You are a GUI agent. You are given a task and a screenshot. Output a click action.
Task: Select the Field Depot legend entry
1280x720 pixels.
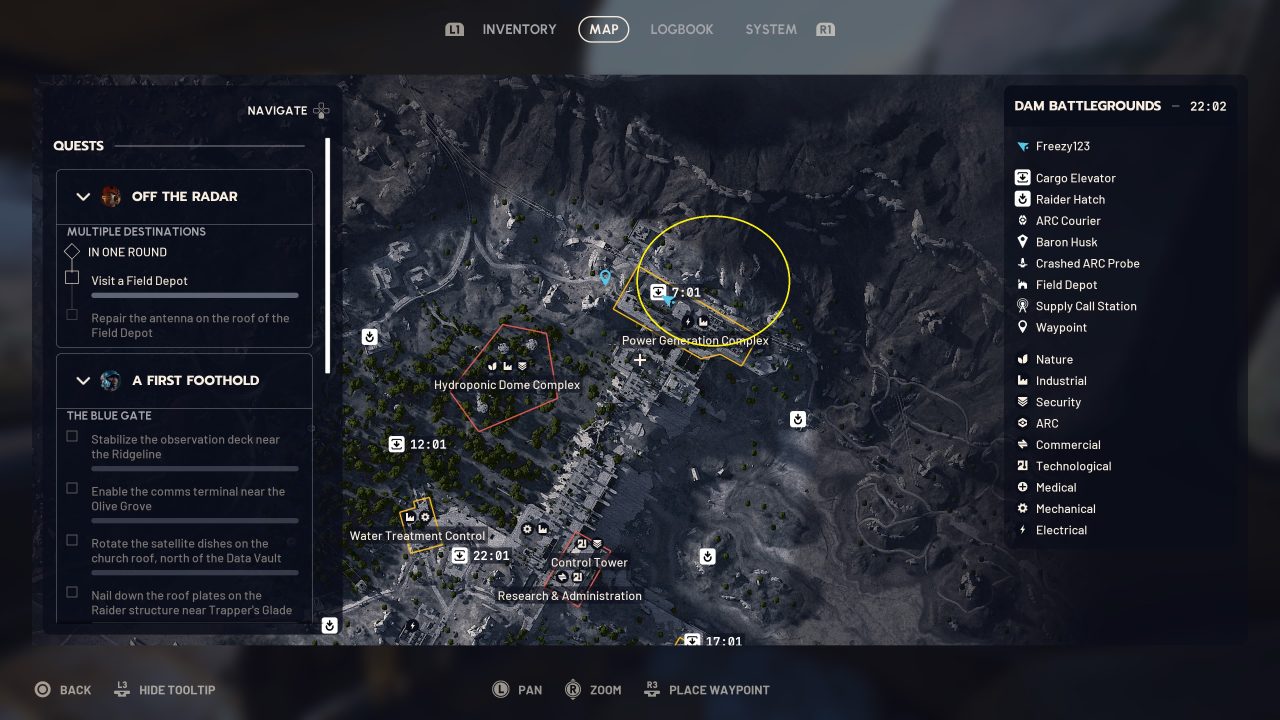point(1066,285)
